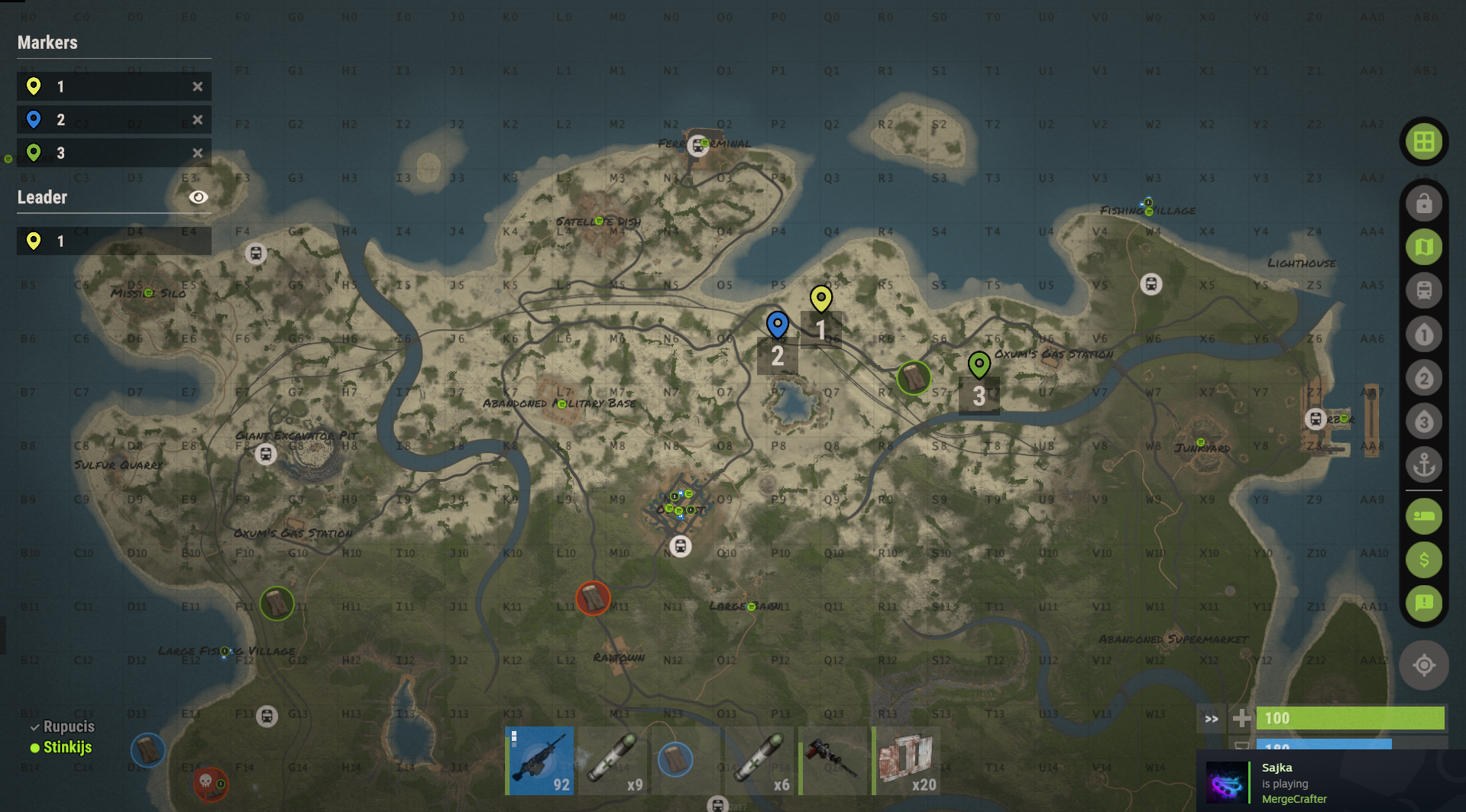Toggle the sleeping bag bed filter
1466x812 pixels.
point(1423,516)
